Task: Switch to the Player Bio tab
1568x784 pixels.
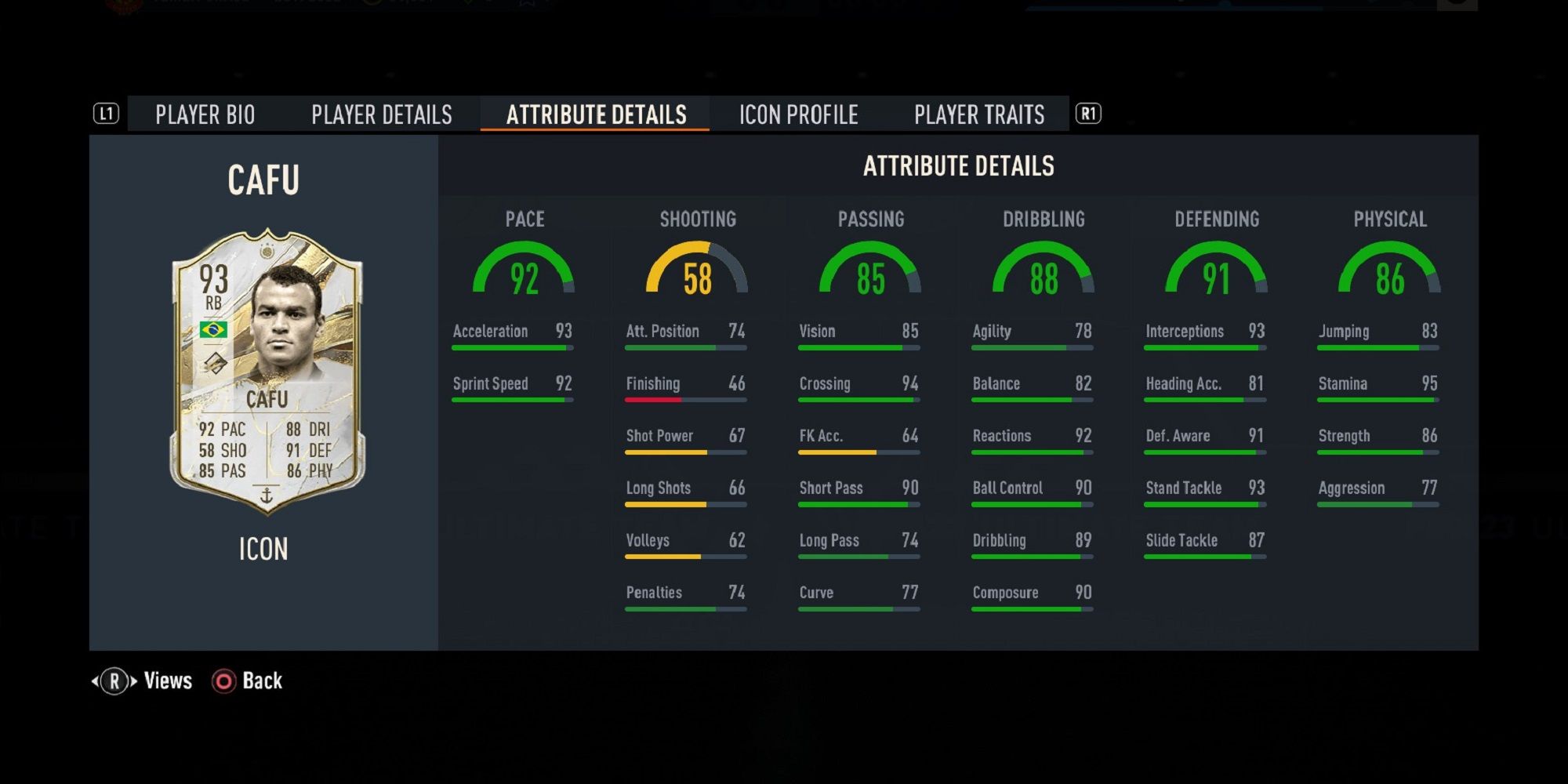Action: point(205,114)
